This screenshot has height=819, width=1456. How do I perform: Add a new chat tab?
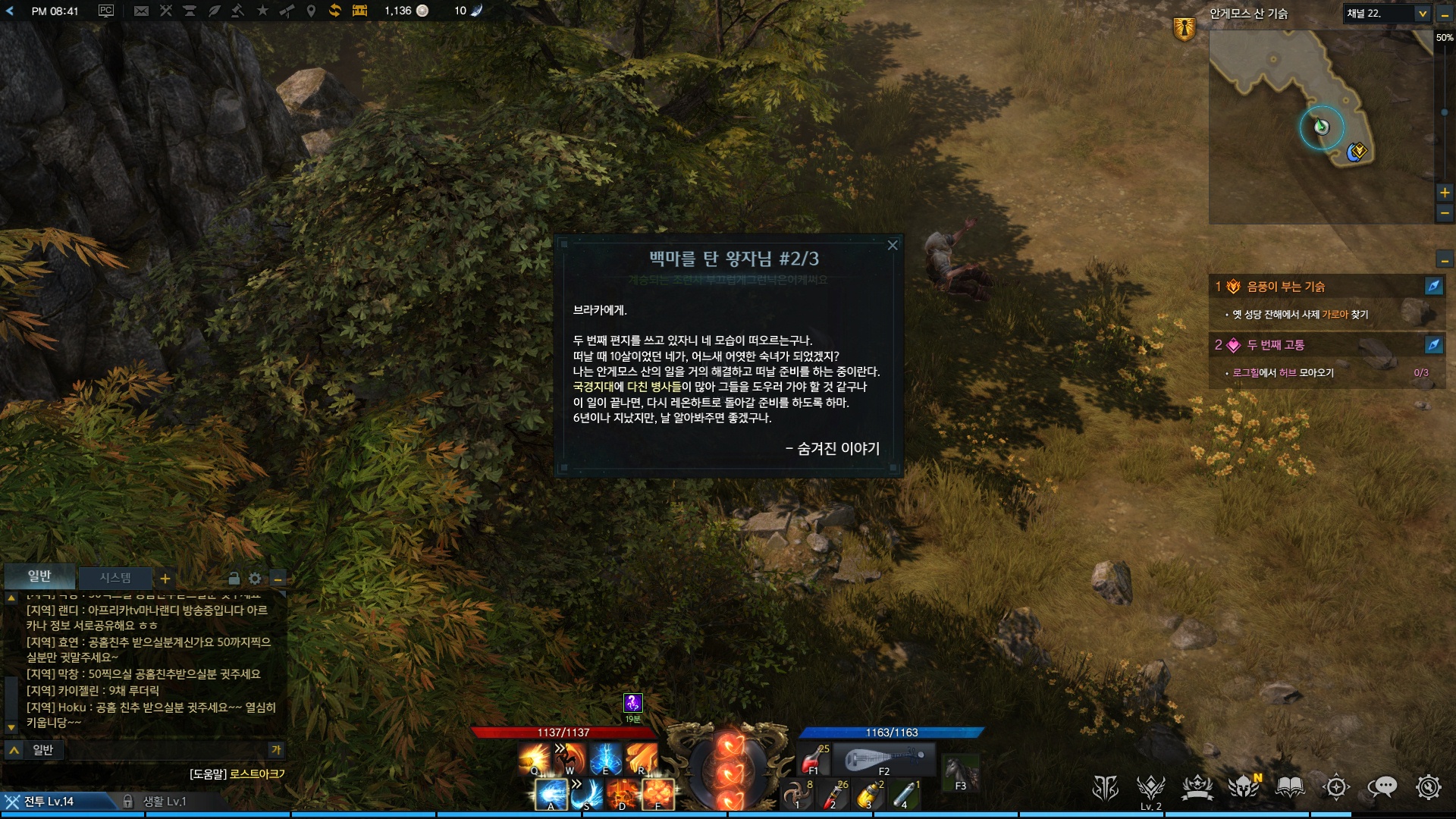click(165, 579)
